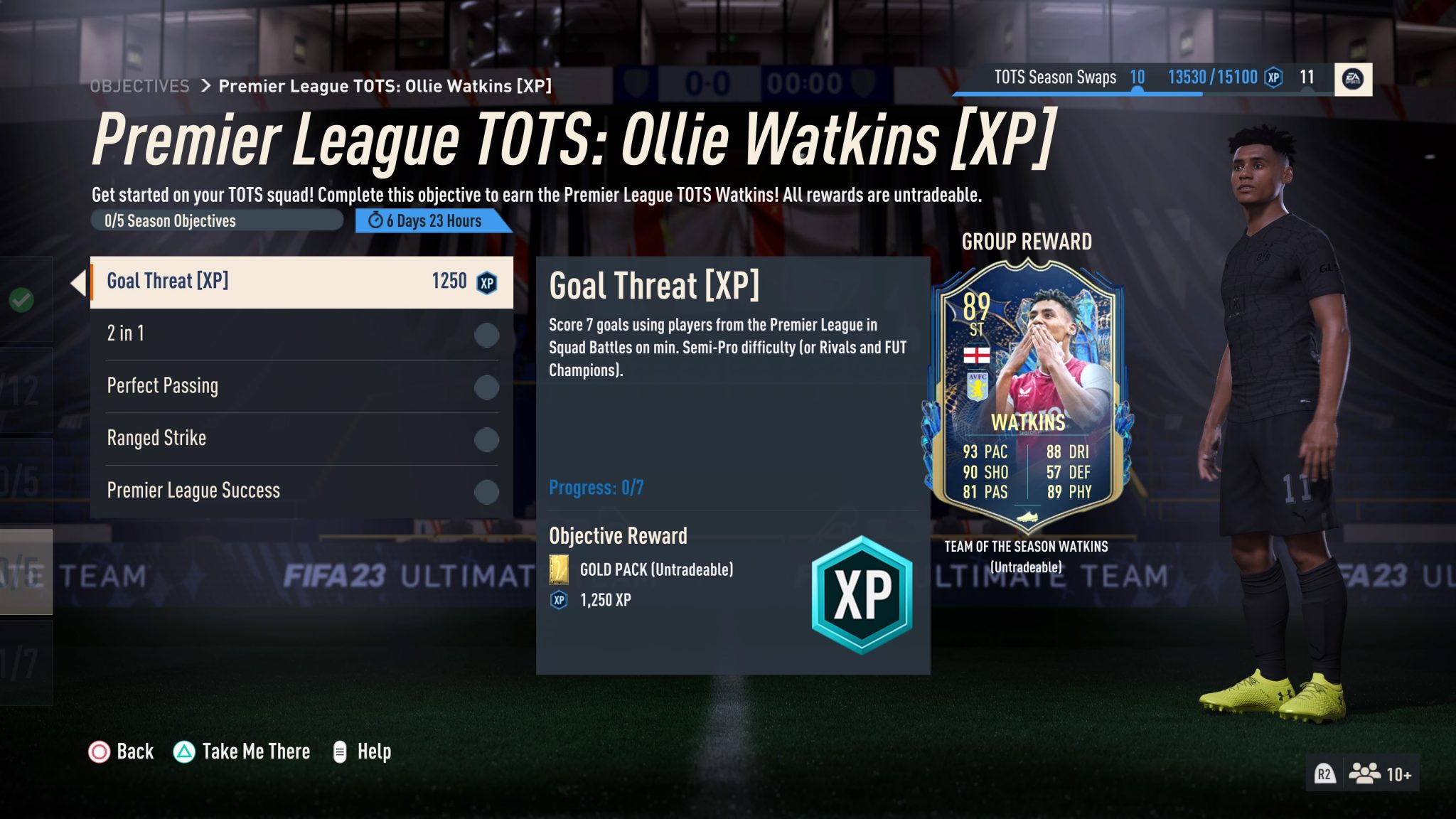This screenshot has height=819, width=1456.
Task: Select the Premier League Success objective
Action: pyautogui.click(x=193, y=490)
